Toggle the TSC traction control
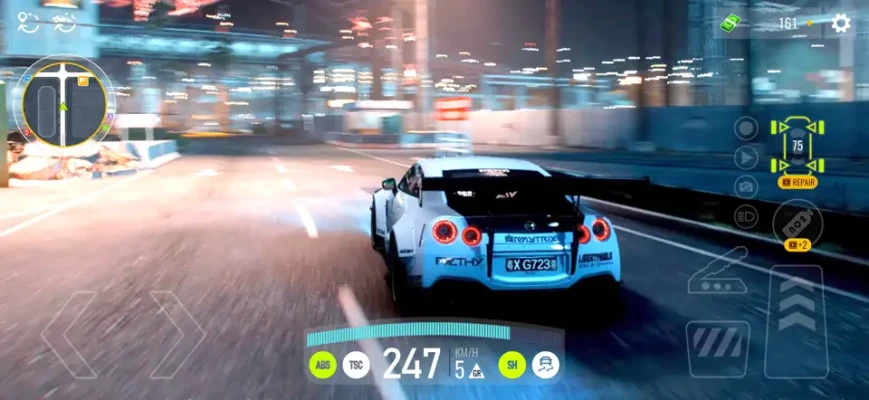This screenshot has height=400, width=869. click(x=356, y=365)
